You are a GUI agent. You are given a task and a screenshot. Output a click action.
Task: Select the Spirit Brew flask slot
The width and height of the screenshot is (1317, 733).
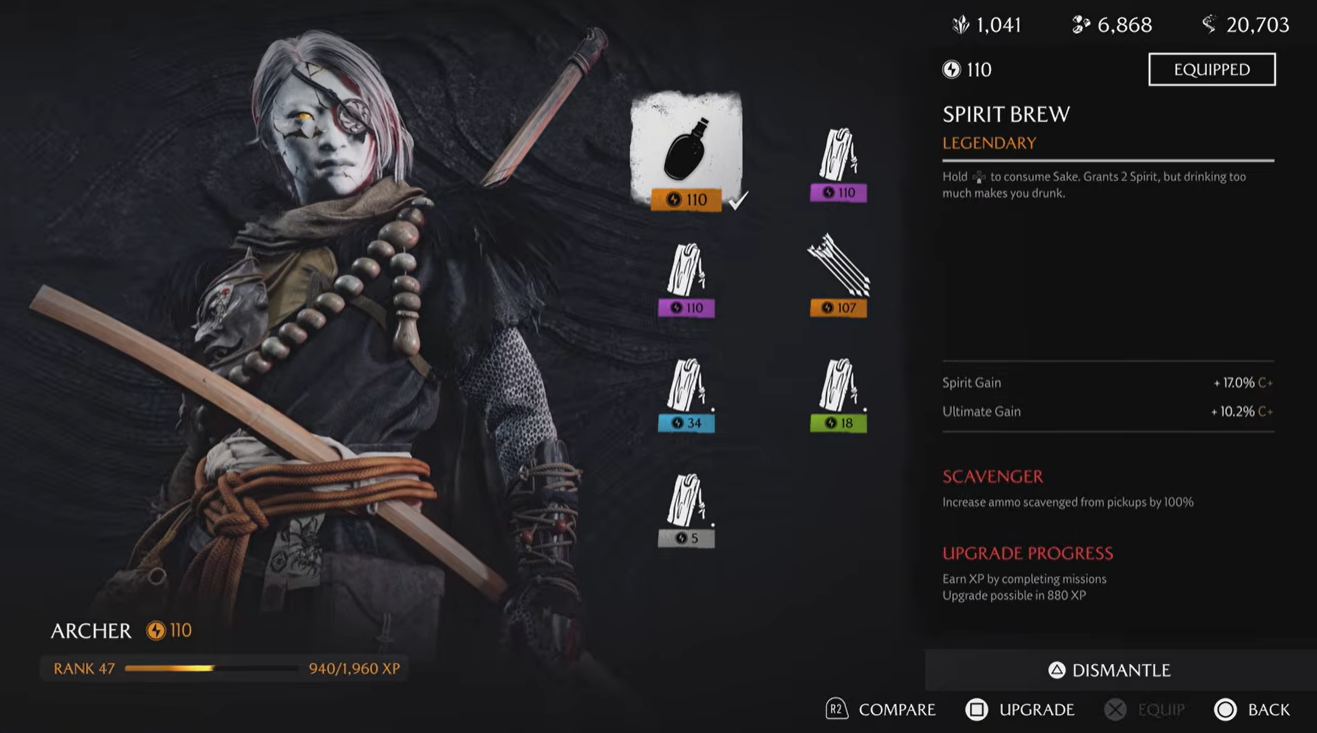[686, 152]
